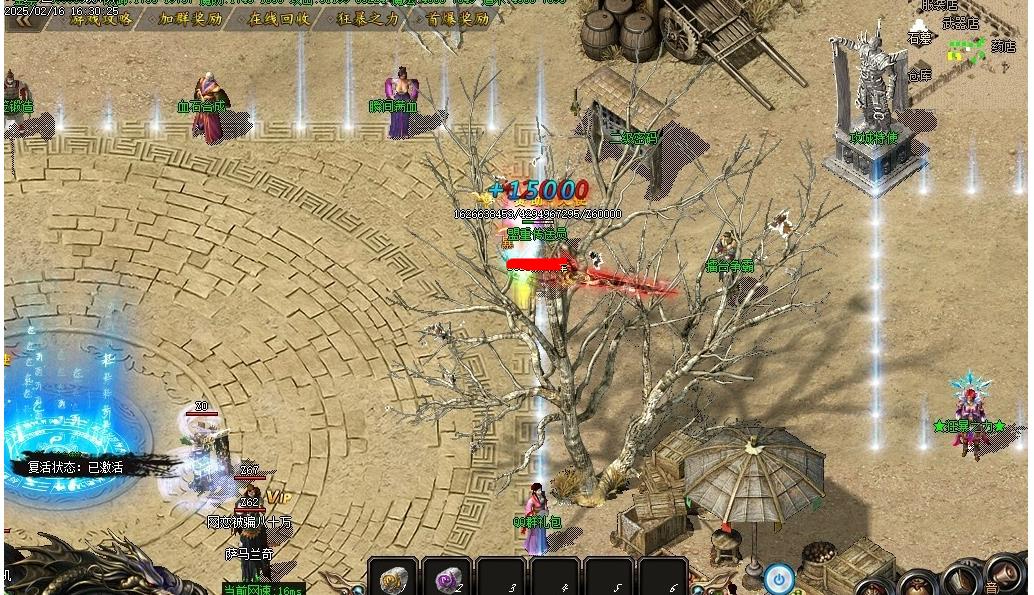Viewport: 1034px width, 595px height.
Task: Open the 游戏攻略 game guide
Action: [101, 19]
